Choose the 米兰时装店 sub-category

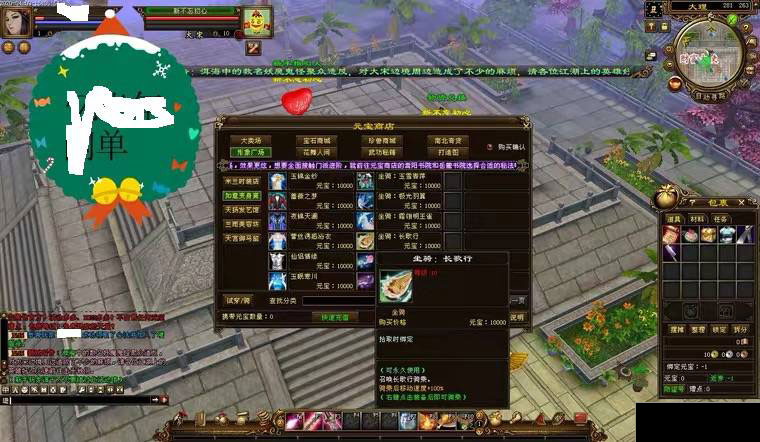[242, 181]
